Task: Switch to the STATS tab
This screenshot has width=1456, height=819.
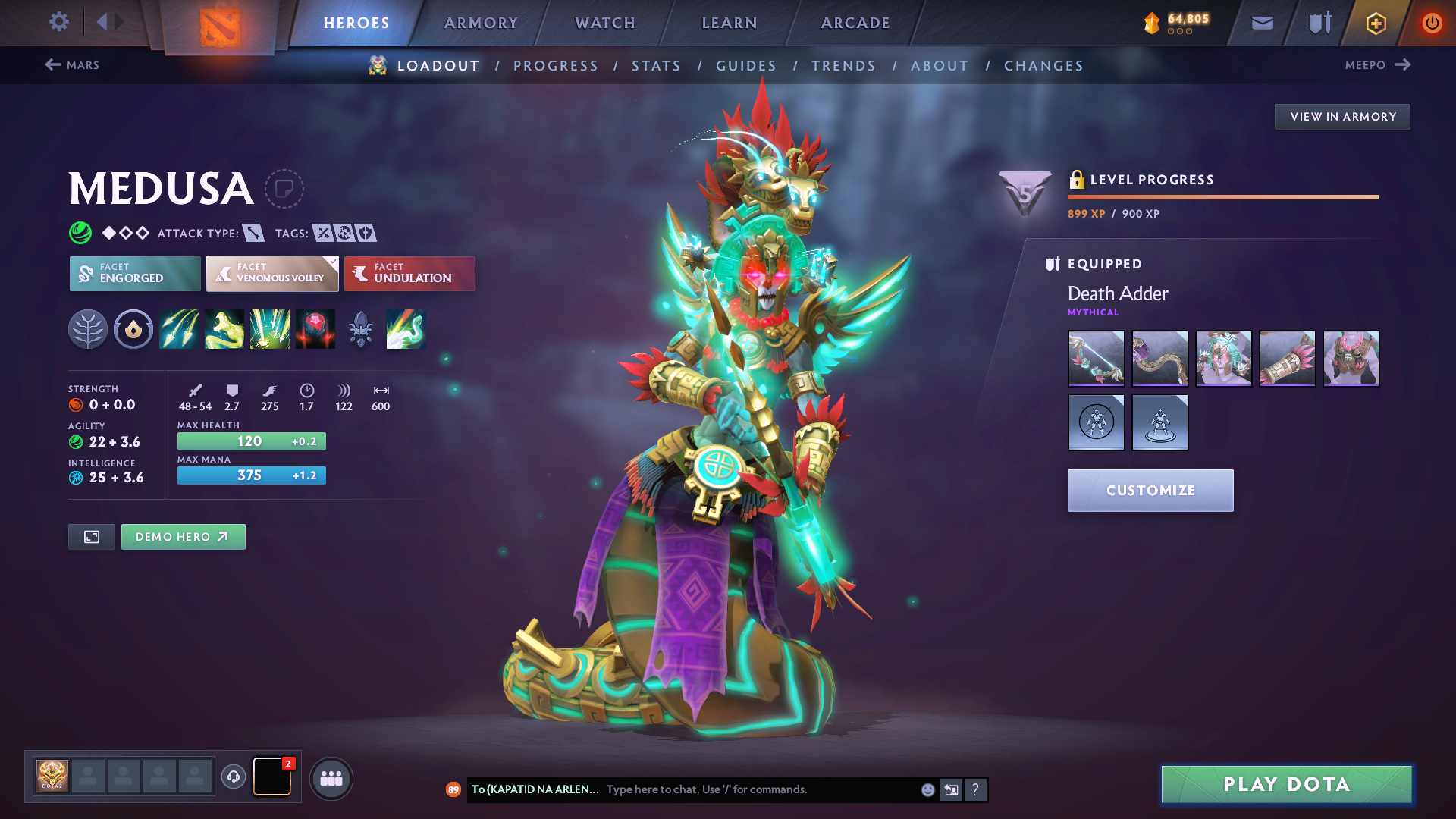Action: 657,65
